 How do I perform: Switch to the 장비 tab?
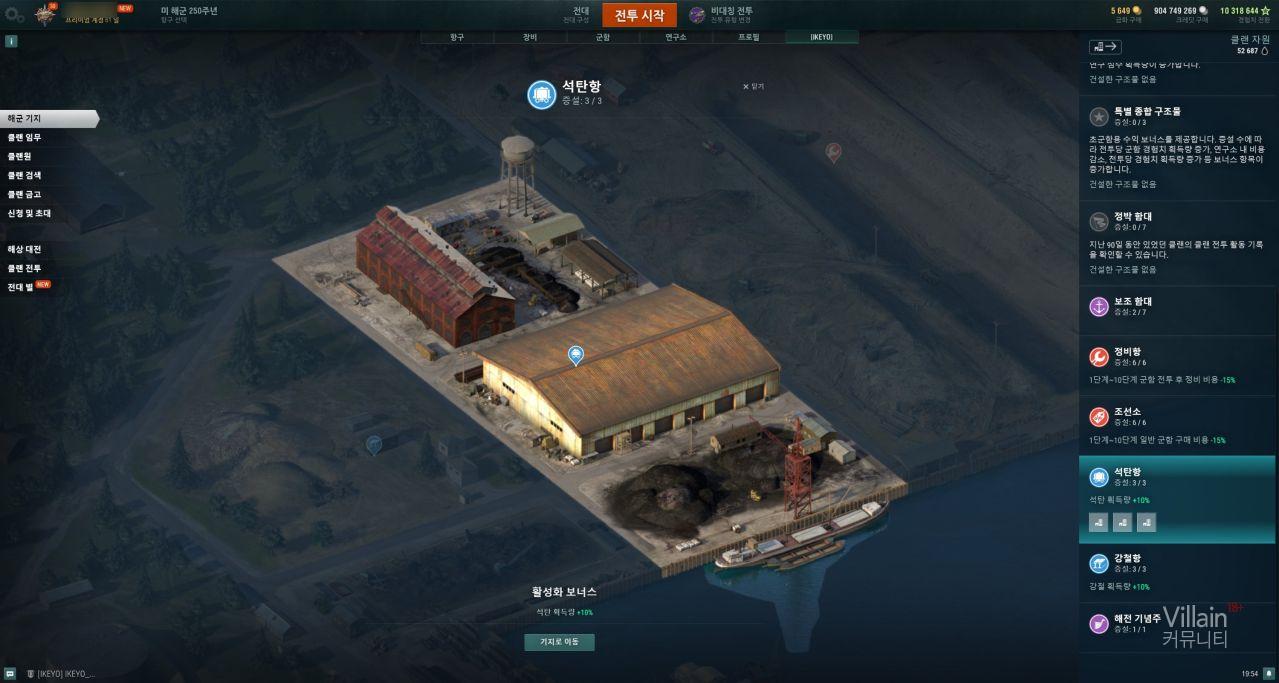point(529,37)
